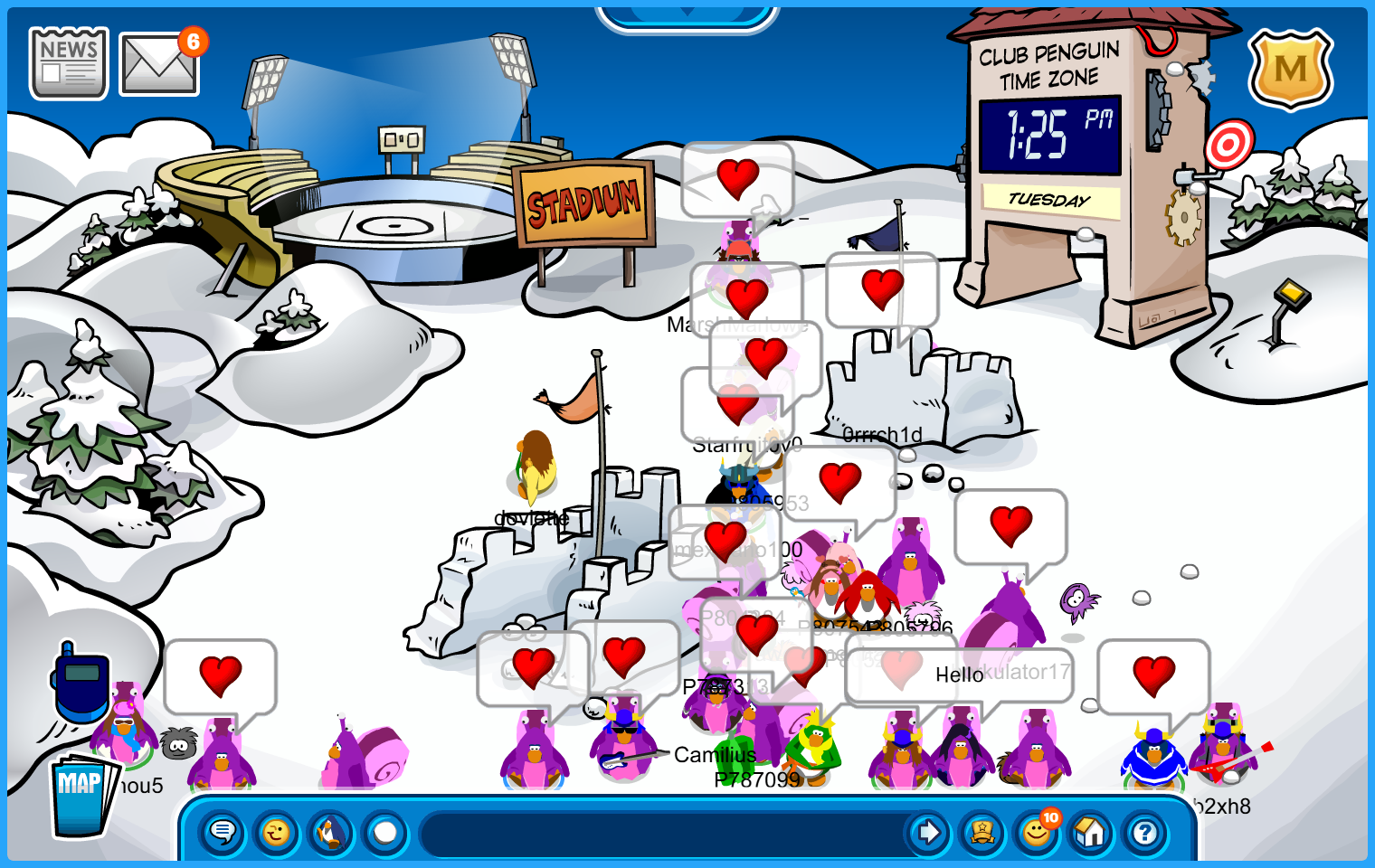
Task: Check the mail envelope inbox
Action: click(159, 64)
